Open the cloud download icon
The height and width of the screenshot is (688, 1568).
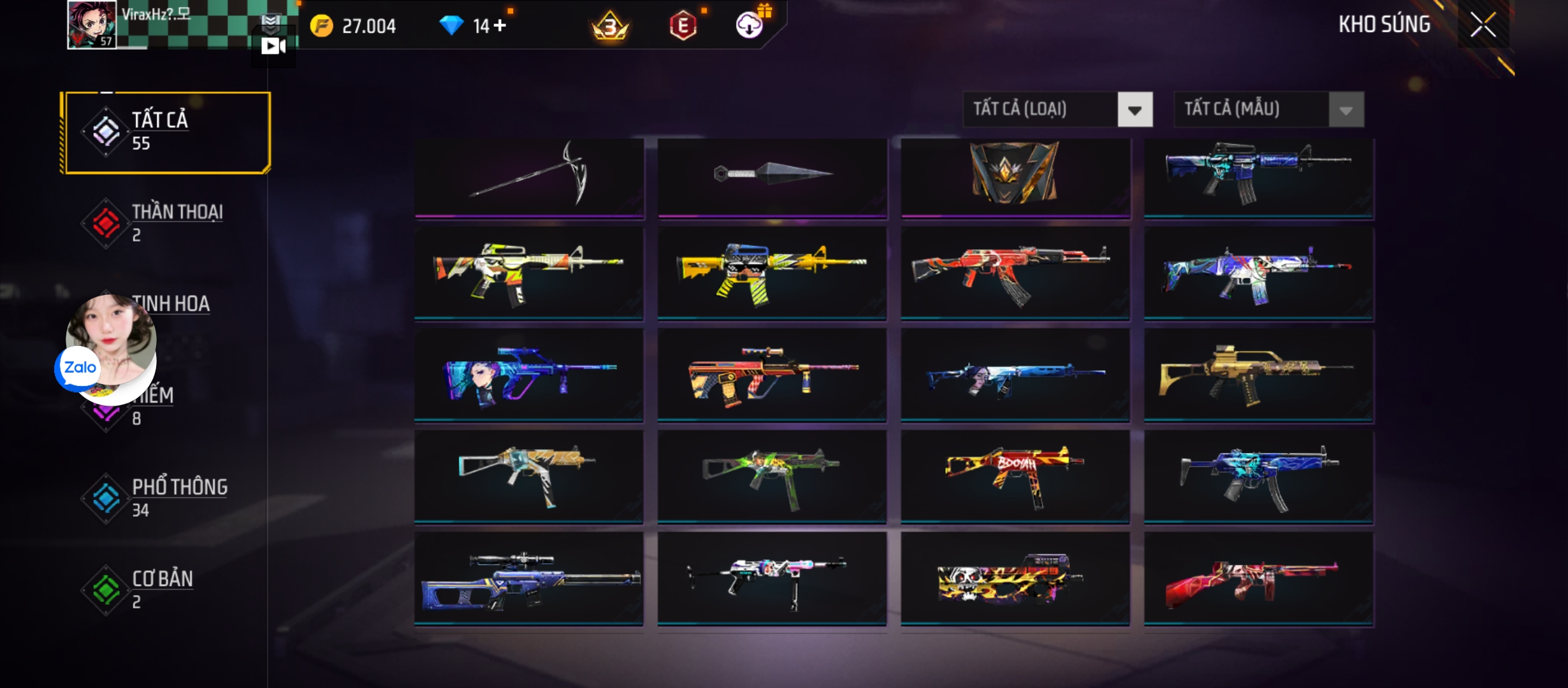click(750, 25)
